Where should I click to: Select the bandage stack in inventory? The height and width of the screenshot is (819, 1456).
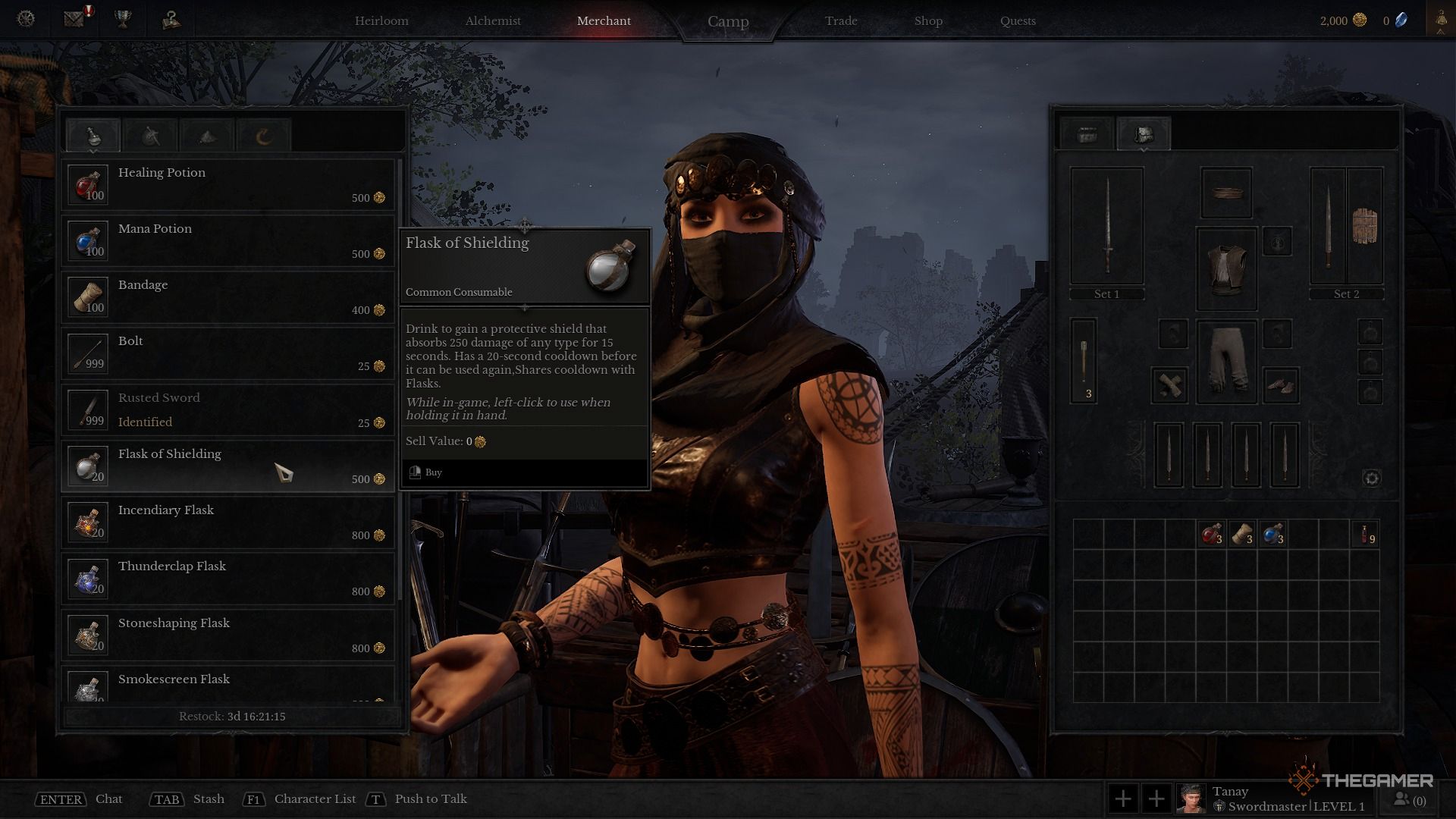pyautogui.click(x=1241, y=535)
